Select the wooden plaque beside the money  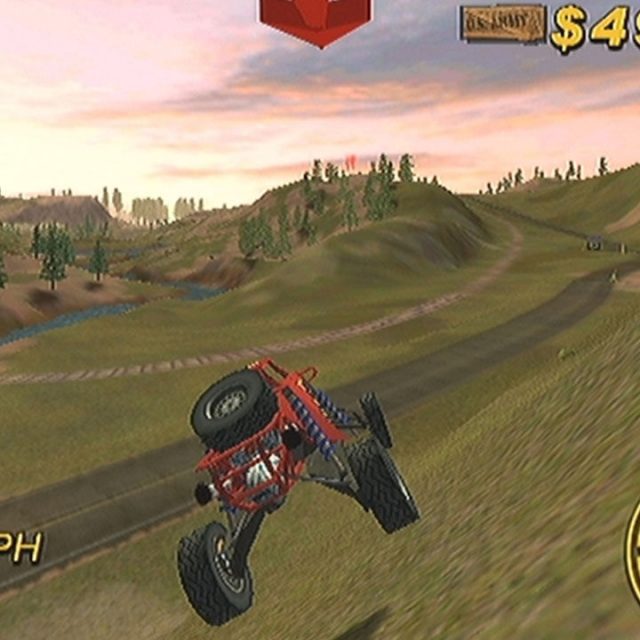coord(502,24)
